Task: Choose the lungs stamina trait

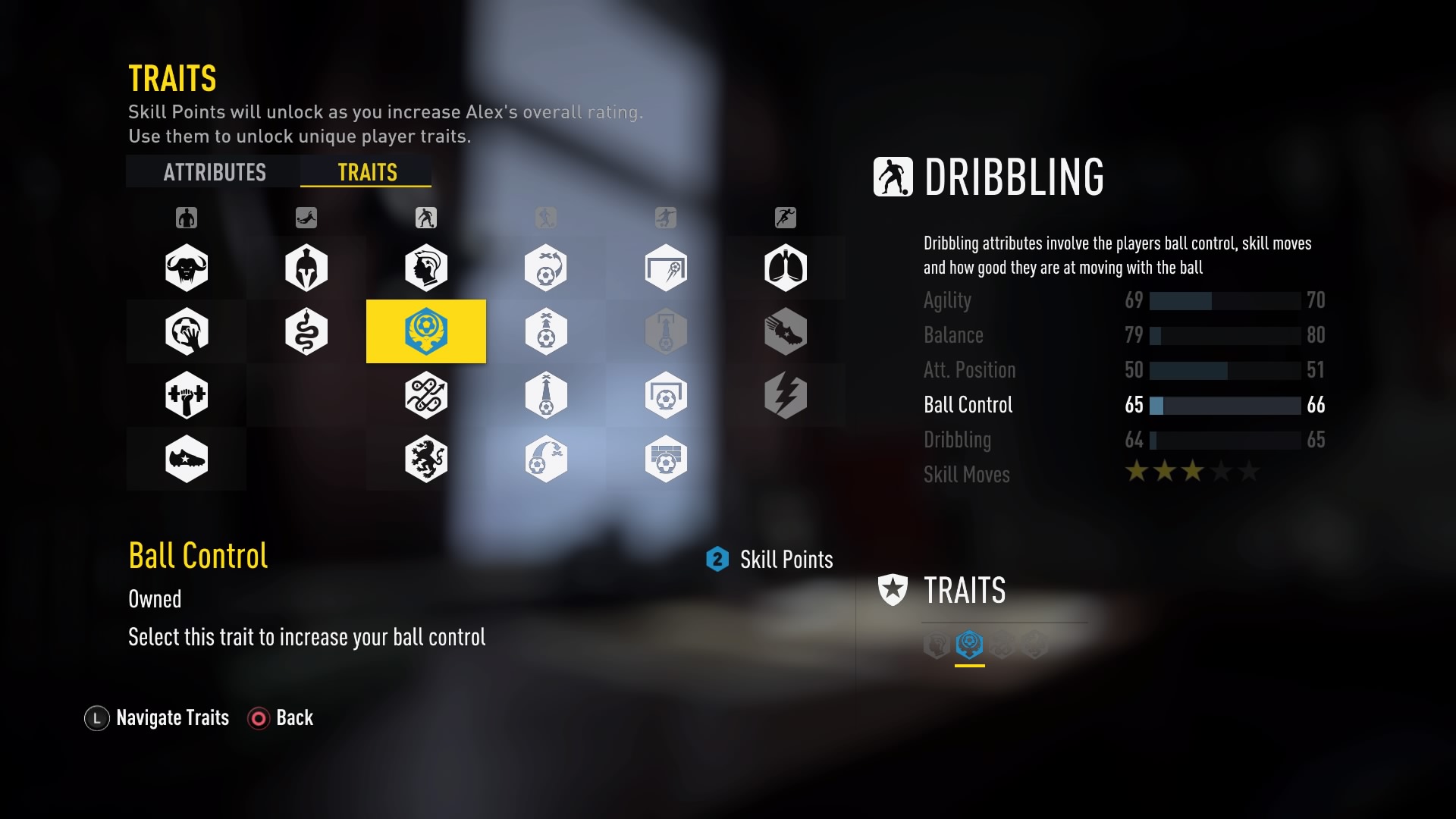Action: (786, 268)
